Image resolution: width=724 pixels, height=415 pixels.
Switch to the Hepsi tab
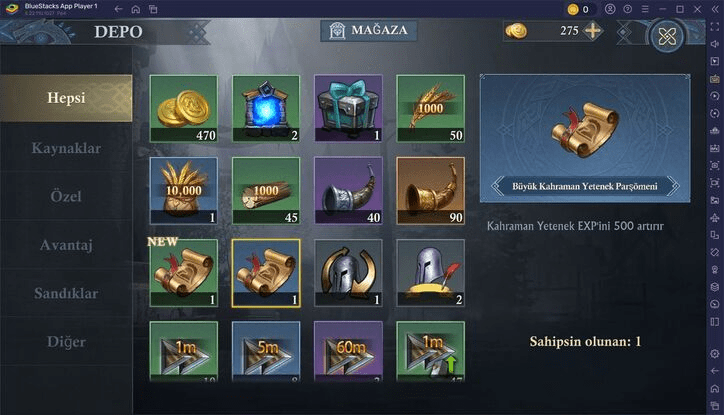66,98
